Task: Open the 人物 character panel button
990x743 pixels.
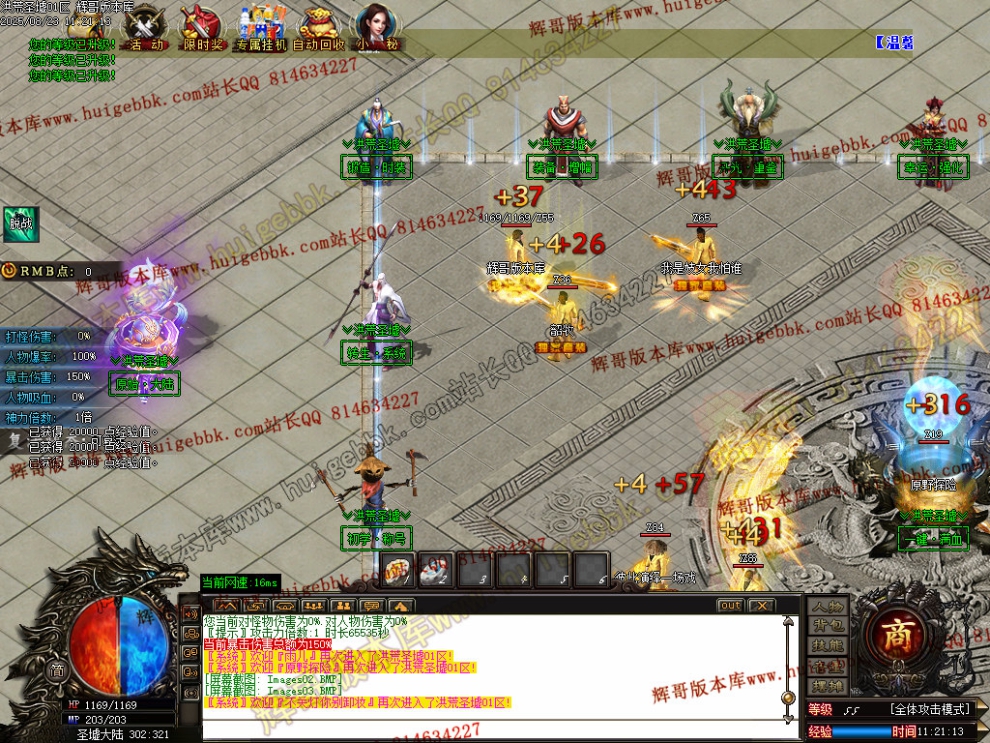Action: 827,607
